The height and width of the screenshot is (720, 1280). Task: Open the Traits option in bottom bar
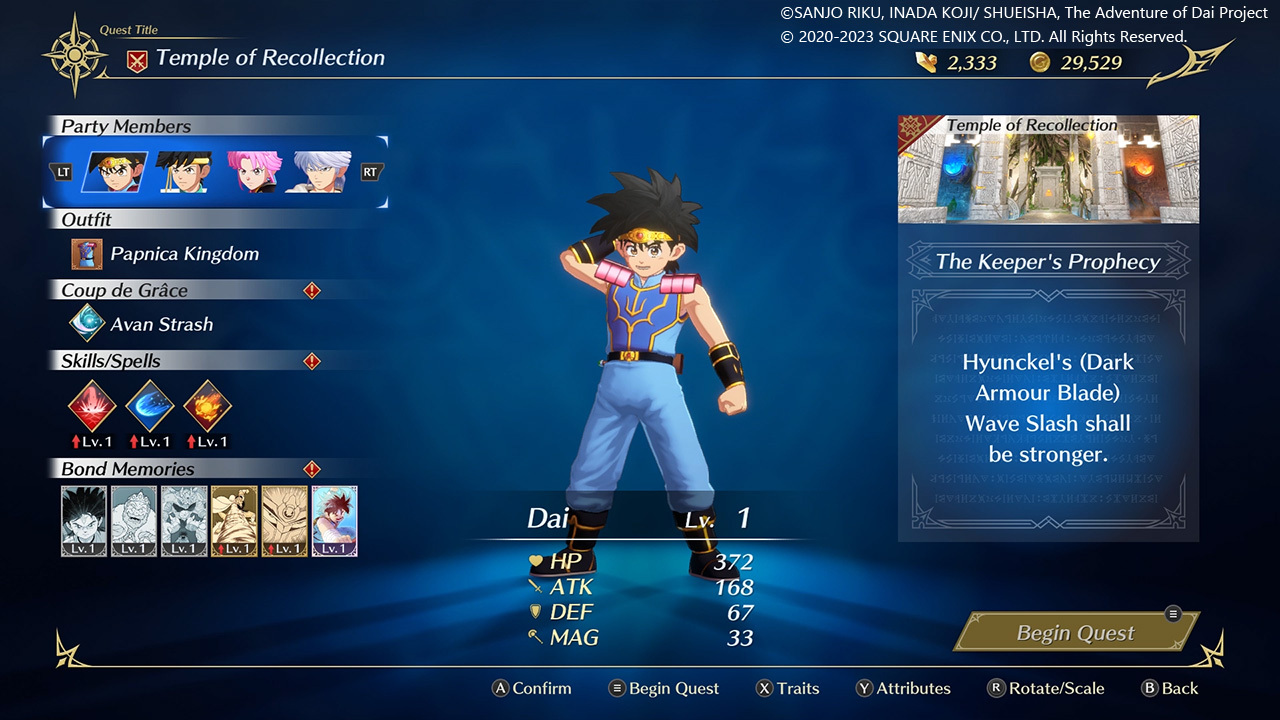787,688
